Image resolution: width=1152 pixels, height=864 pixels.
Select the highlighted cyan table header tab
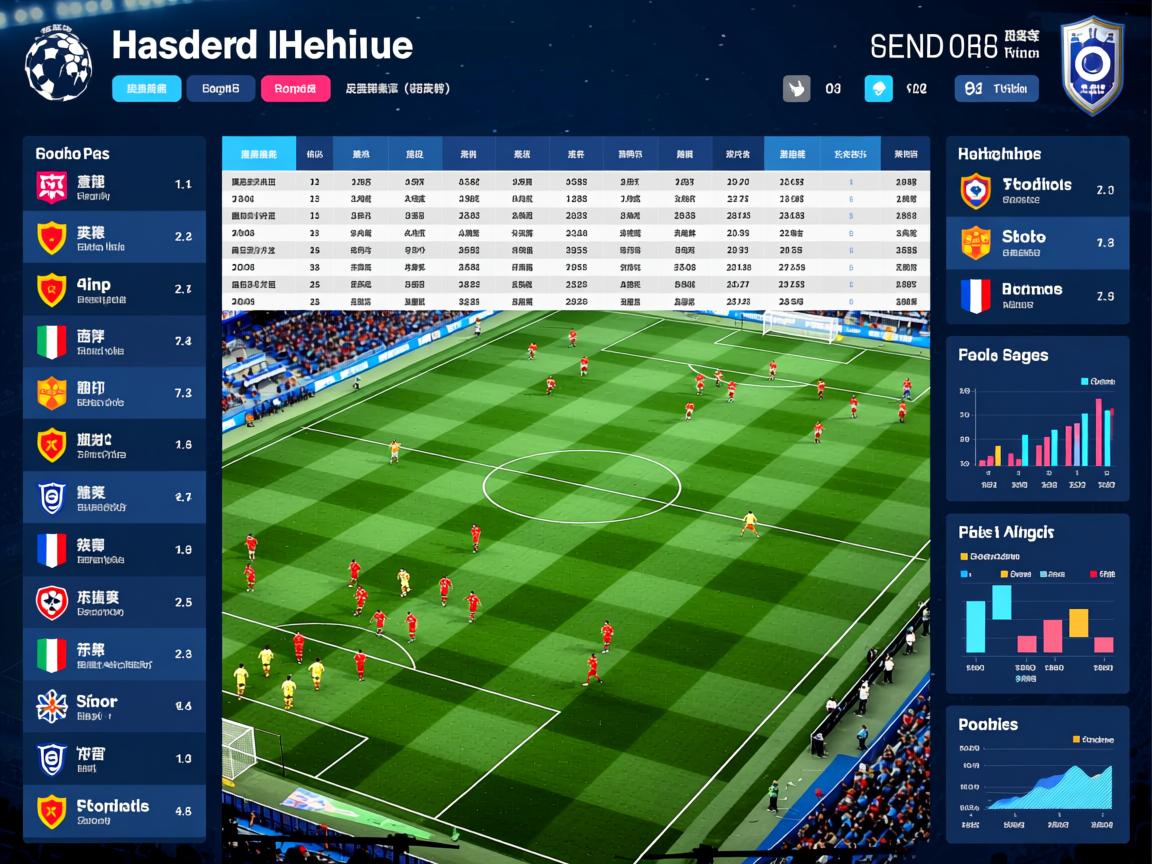click(258, 154)
